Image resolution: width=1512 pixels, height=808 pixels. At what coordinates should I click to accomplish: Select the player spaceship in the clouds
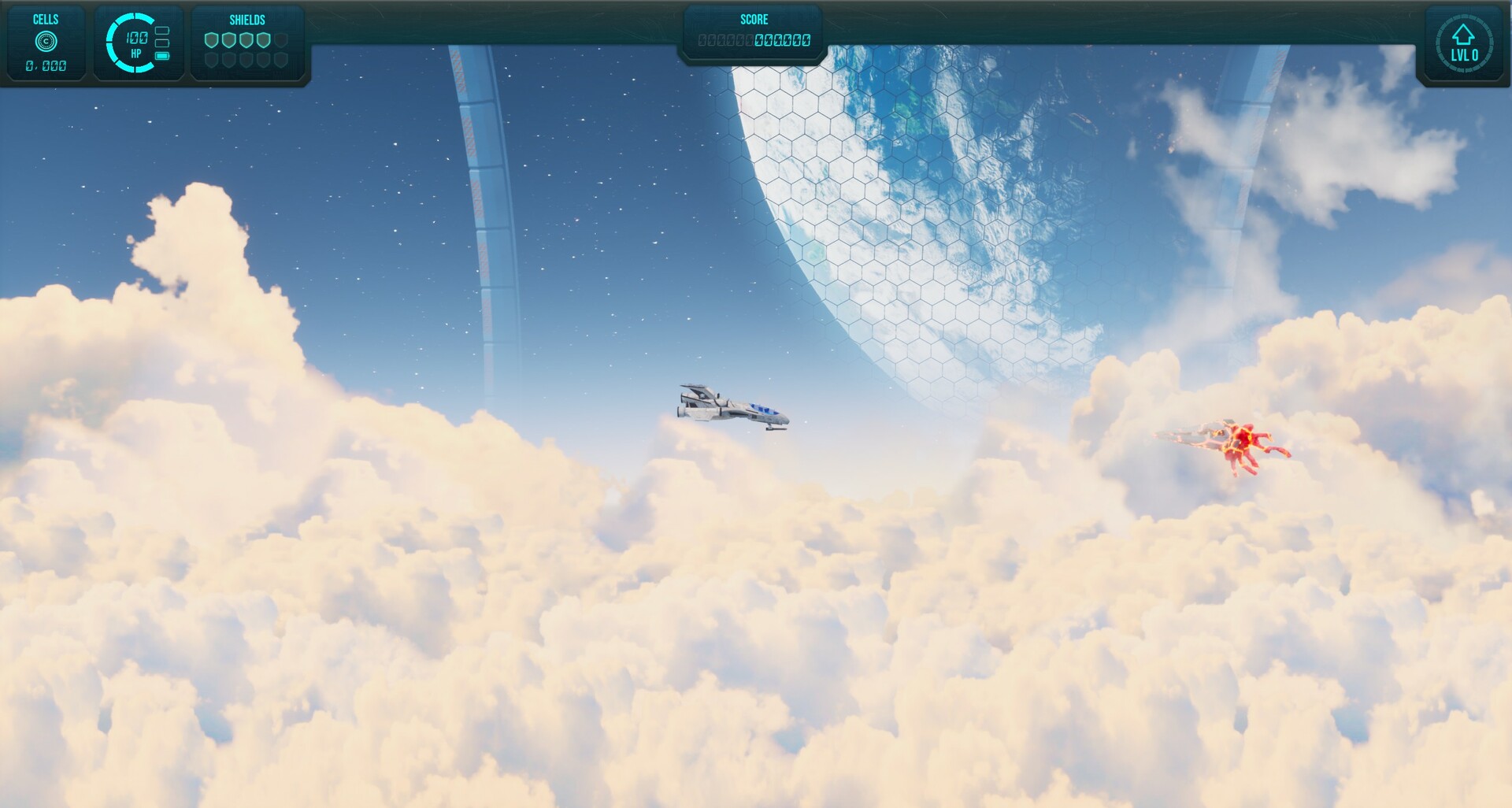(732, 406)
